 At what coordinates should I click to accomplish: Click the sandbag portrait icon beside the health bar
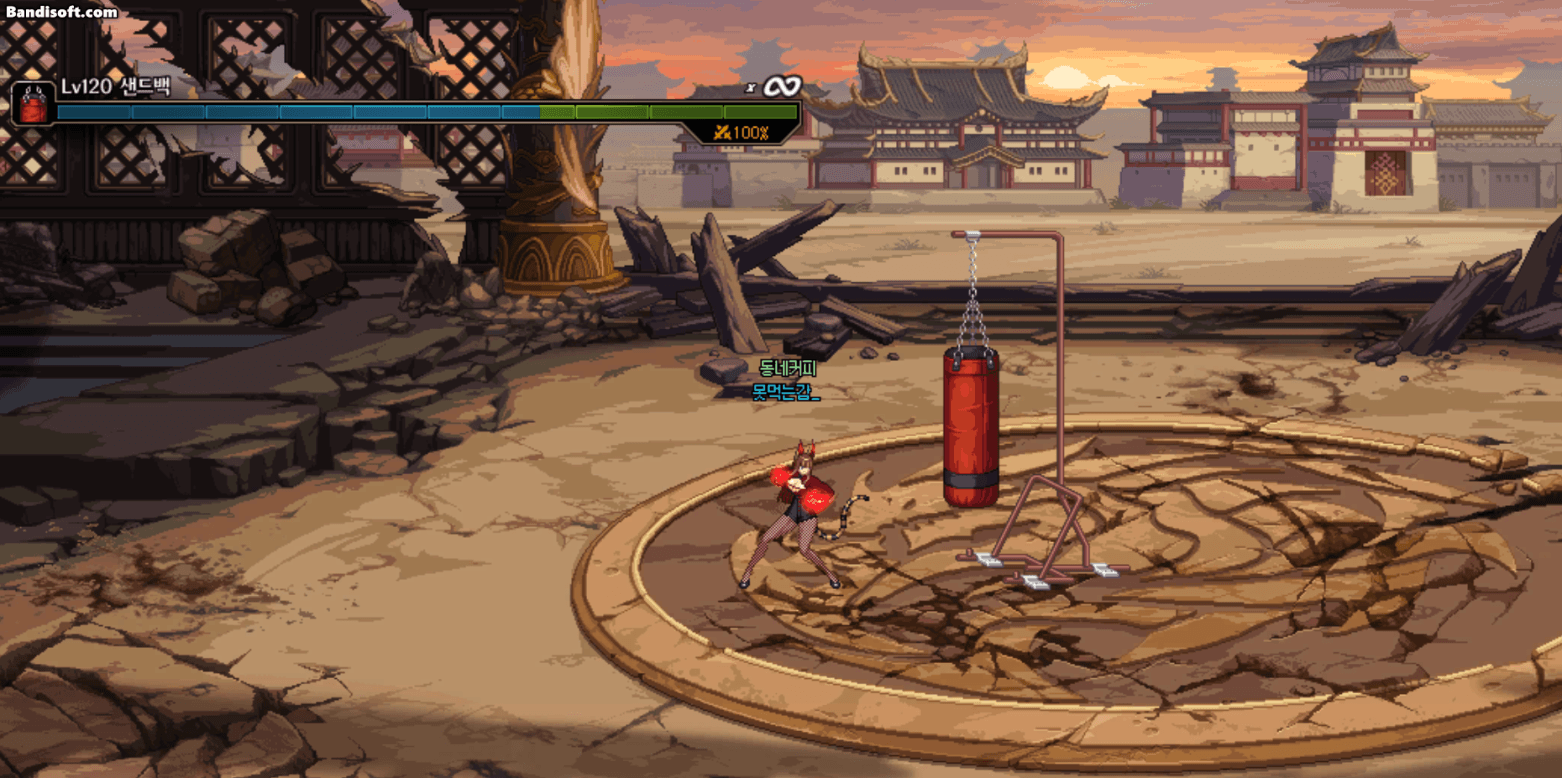click(x=33, y=104)
